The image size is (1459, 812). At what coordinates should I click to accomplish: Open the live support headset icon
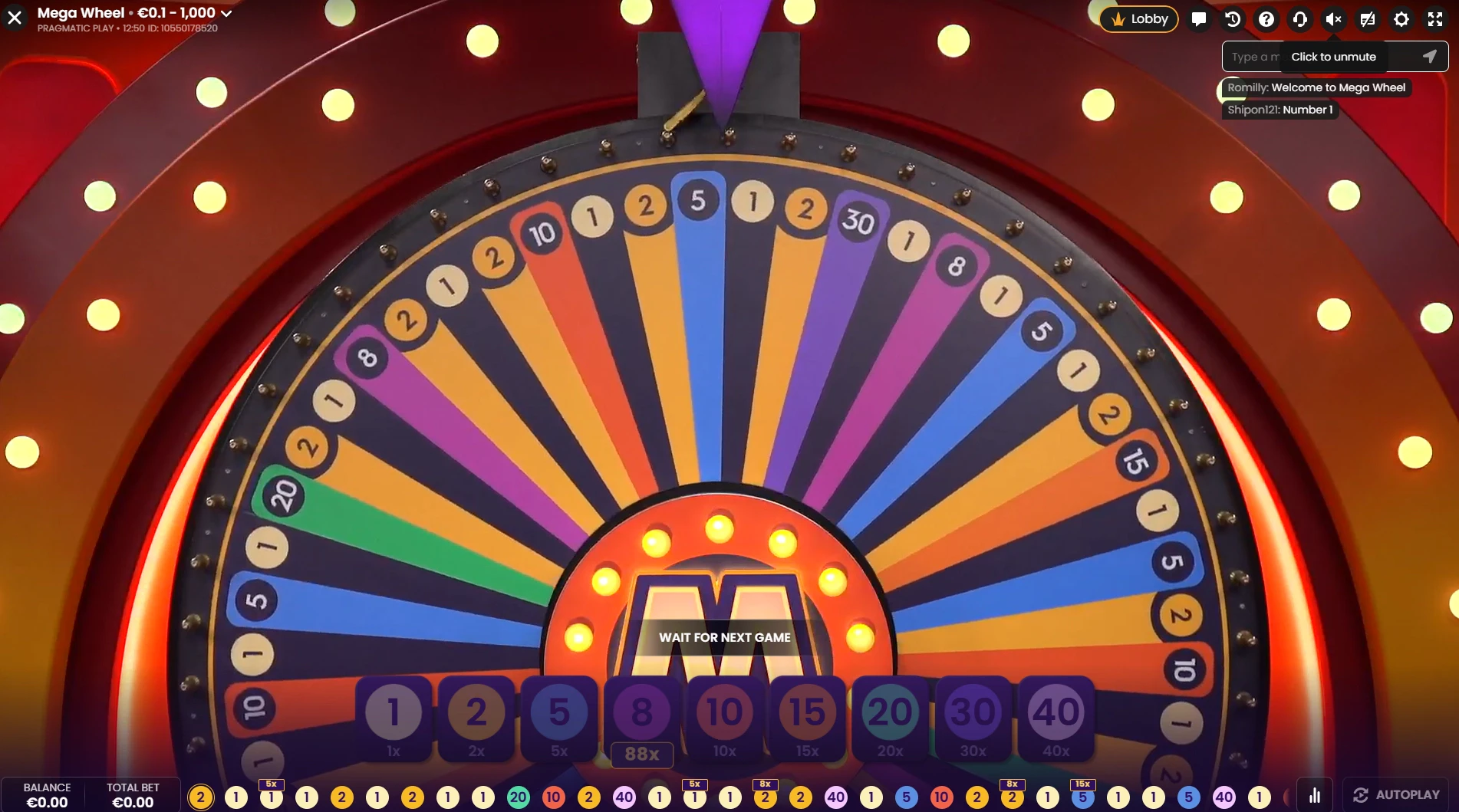pyautogui.click(x=1300, y=19)
